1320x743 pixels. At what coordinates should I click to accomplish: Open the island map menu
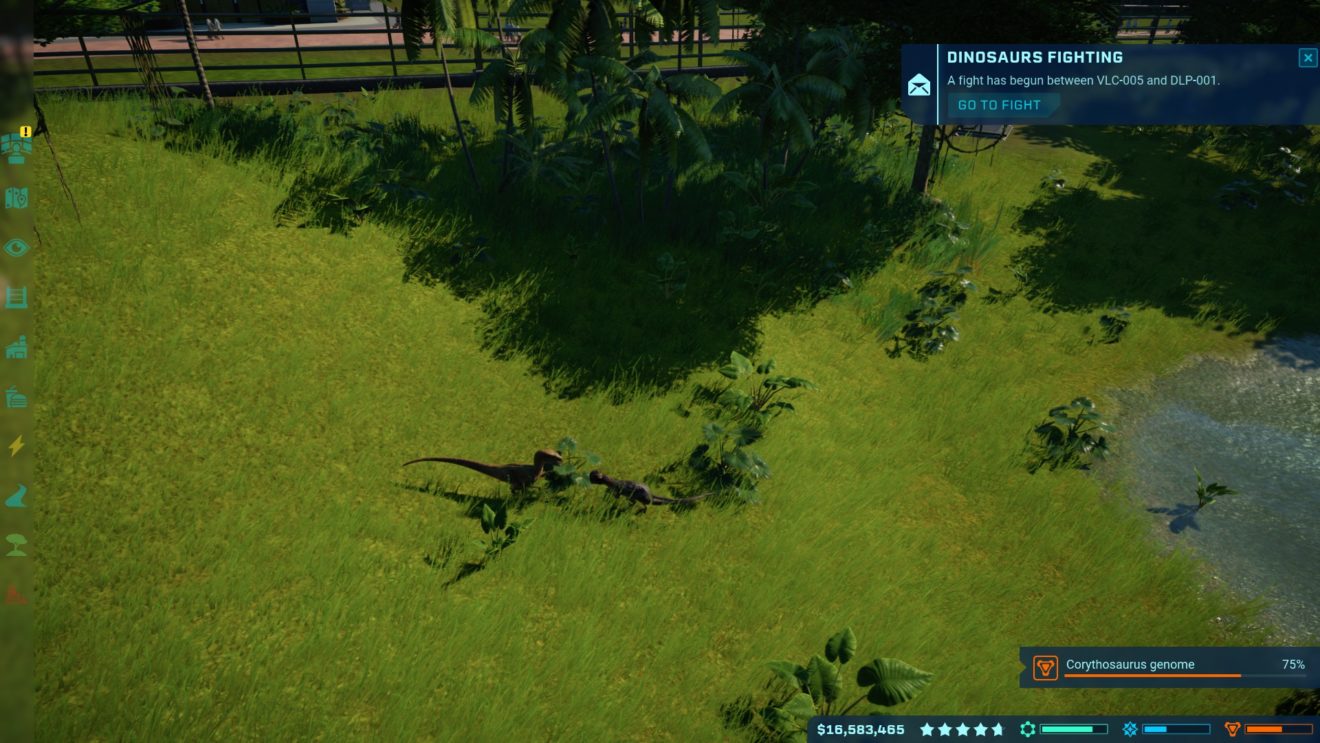17,198
